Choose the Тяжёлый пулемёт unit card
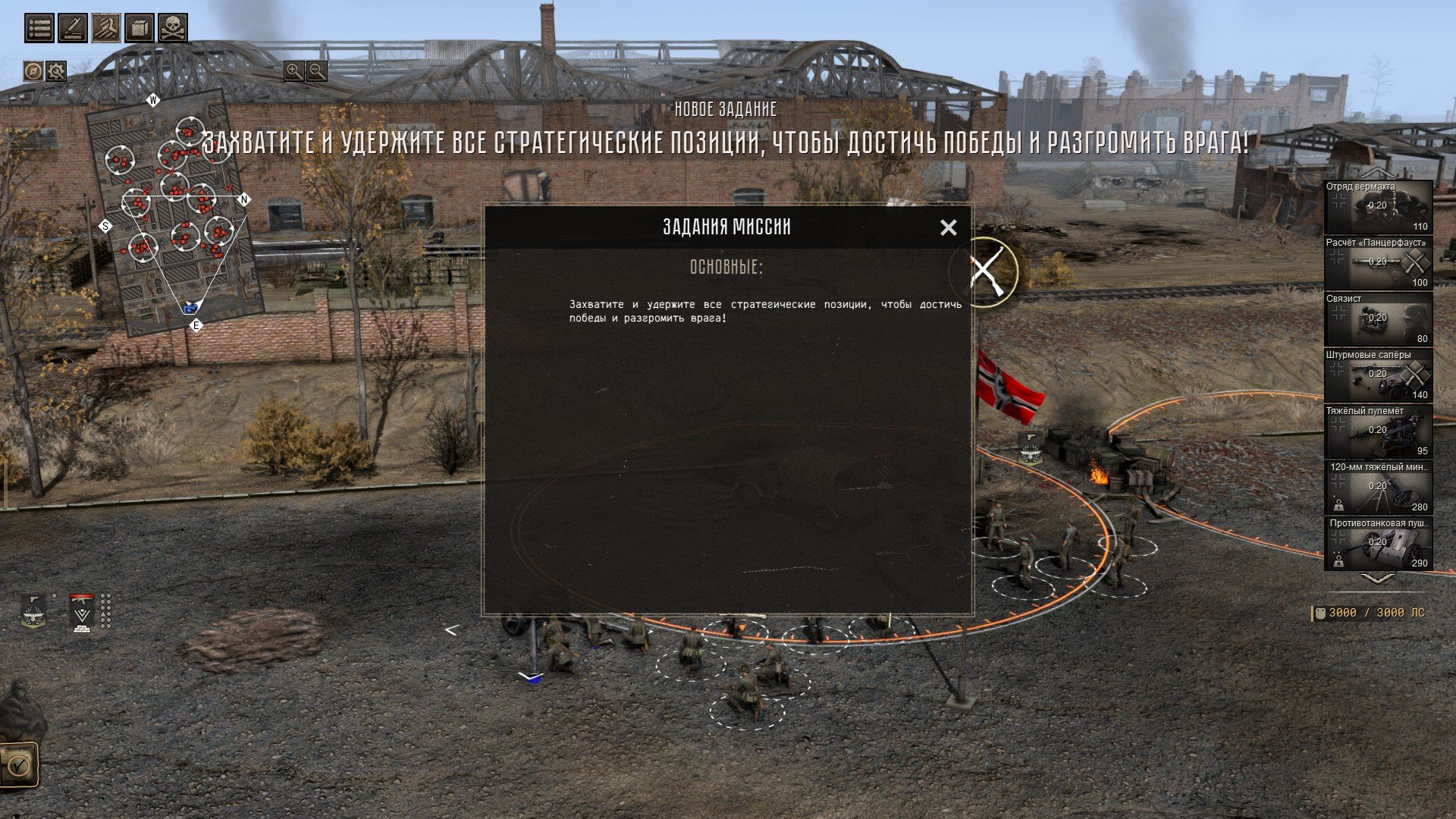The height and width of the screenshot is (819, 1456). (1378, 431)
